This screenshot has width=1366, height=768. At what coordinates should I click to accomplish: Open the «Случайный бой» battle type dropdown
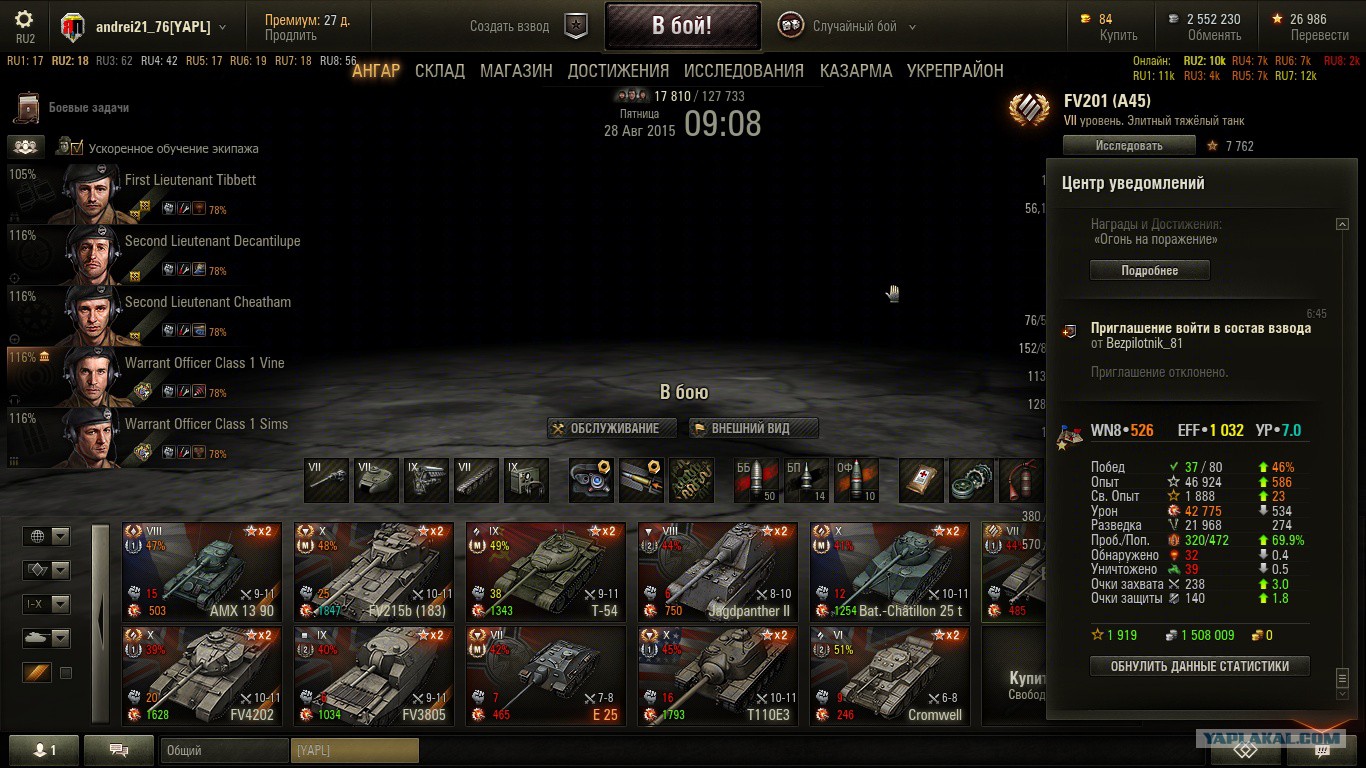point(853,27)
